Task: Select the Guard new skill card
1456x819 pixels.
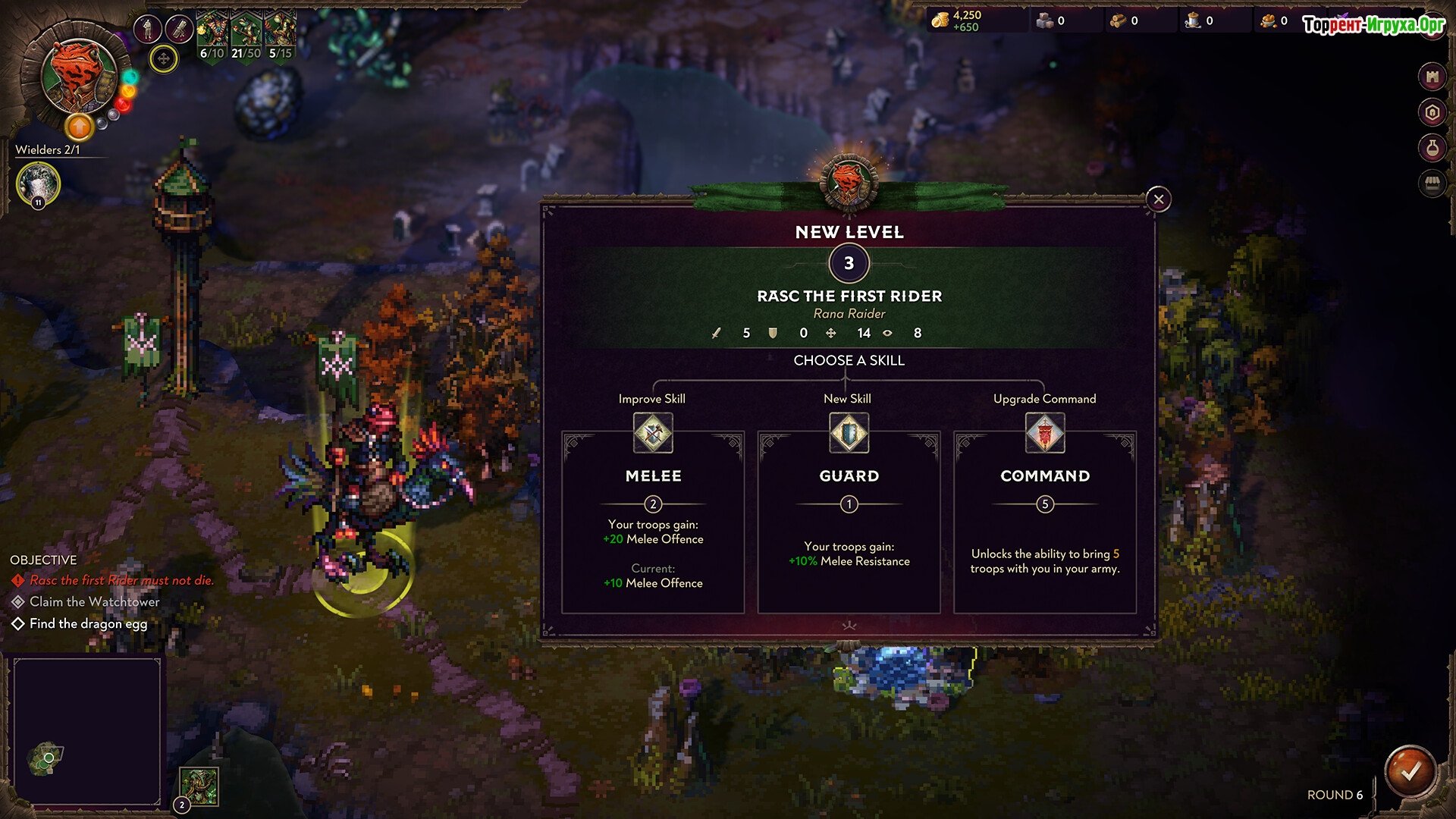Action: 849,523
